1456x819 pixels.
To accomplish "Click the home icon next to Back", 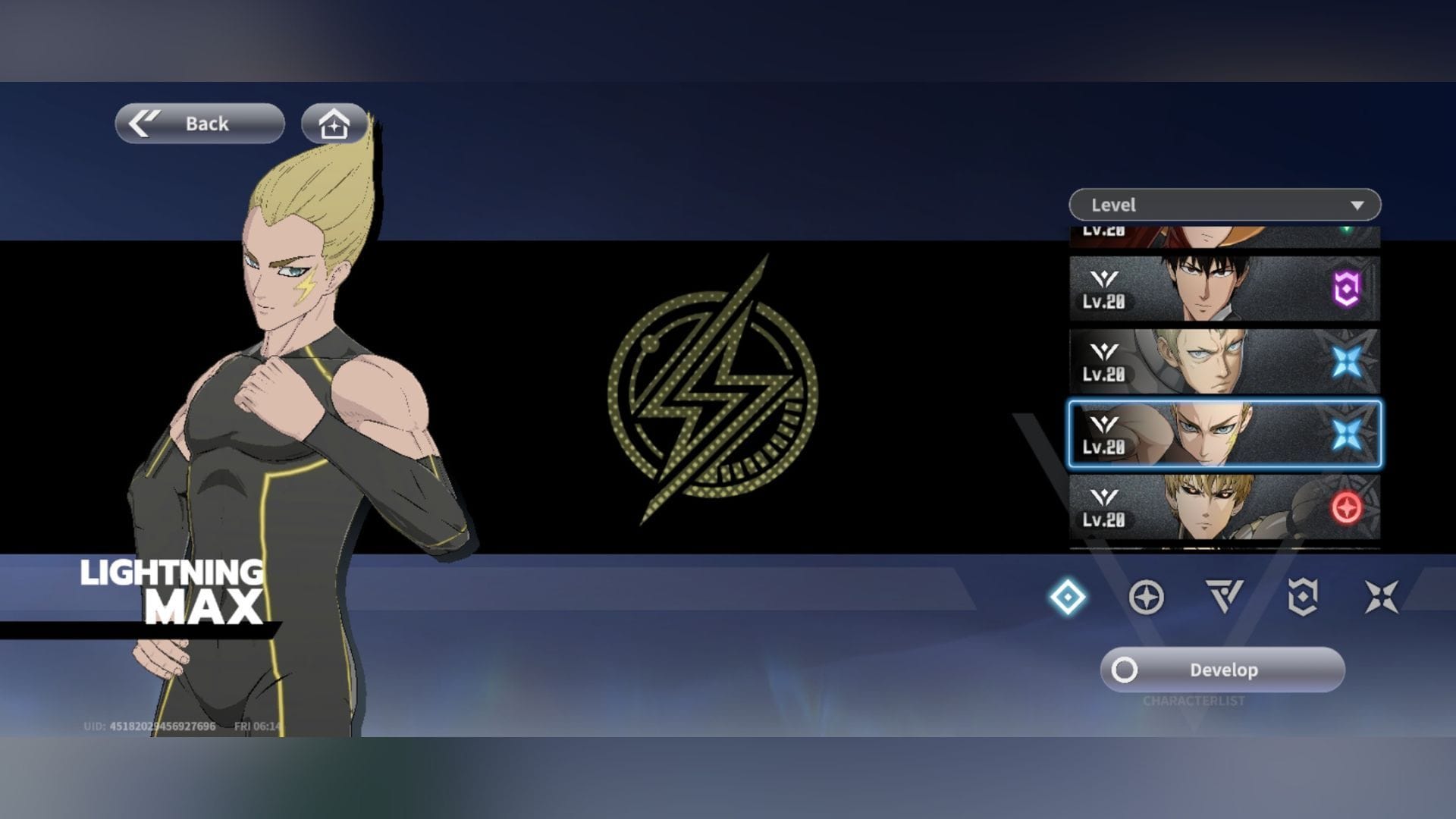I will (331, 123).
